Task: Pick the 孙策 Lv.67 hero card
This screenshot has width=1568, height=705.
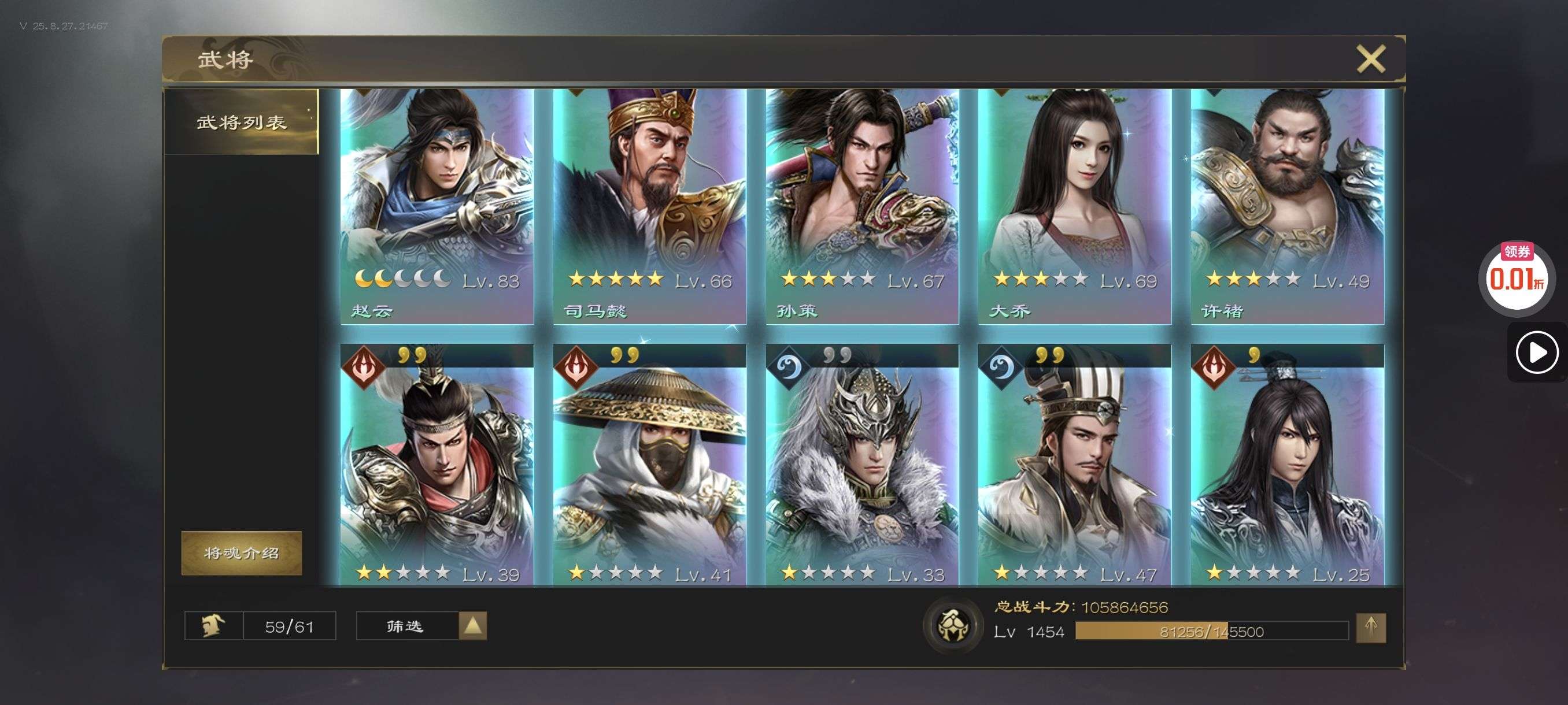Action: (862, 207)
